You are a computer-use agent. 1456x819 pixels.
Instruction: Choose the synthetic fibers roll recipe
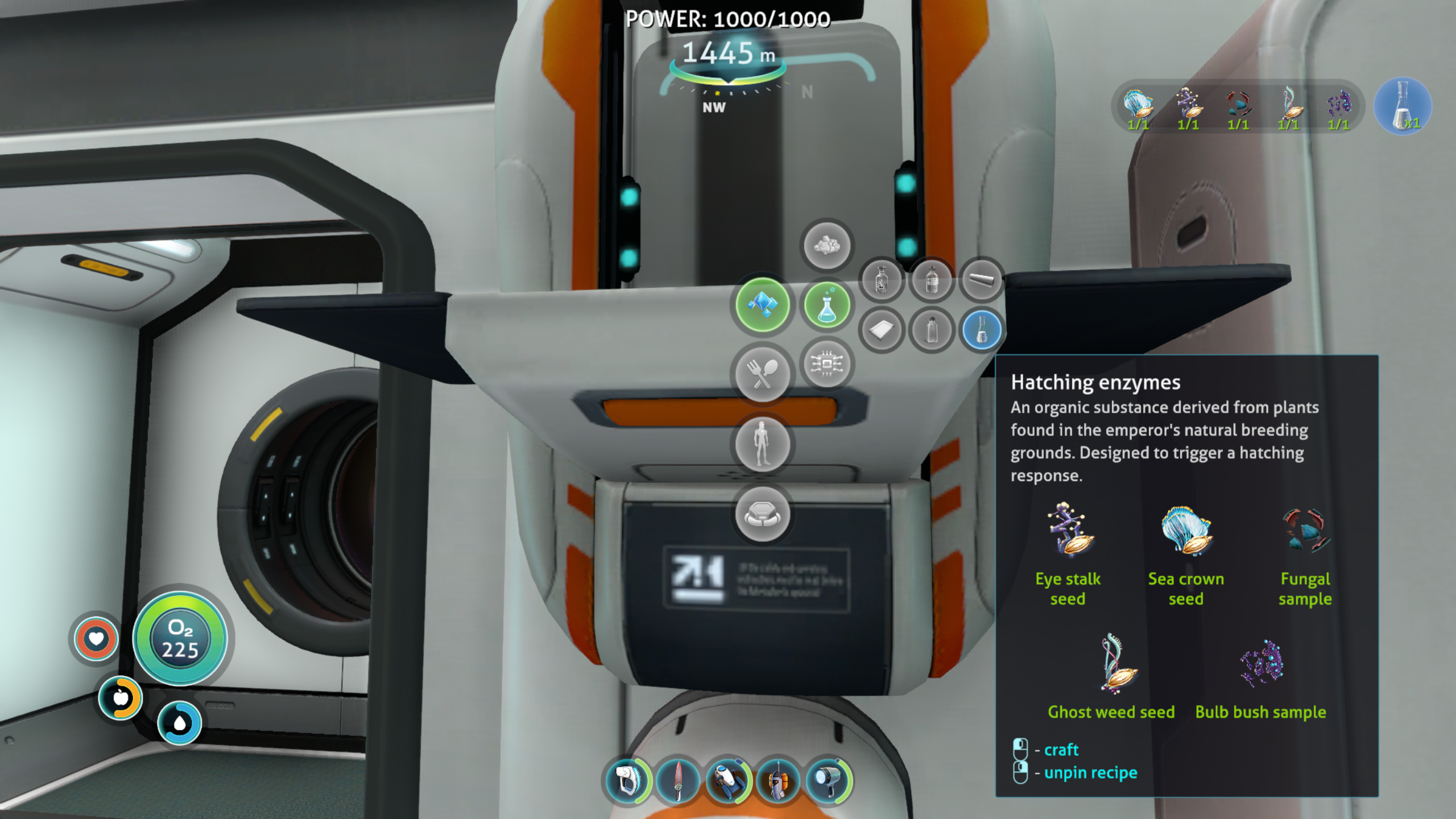981,279
